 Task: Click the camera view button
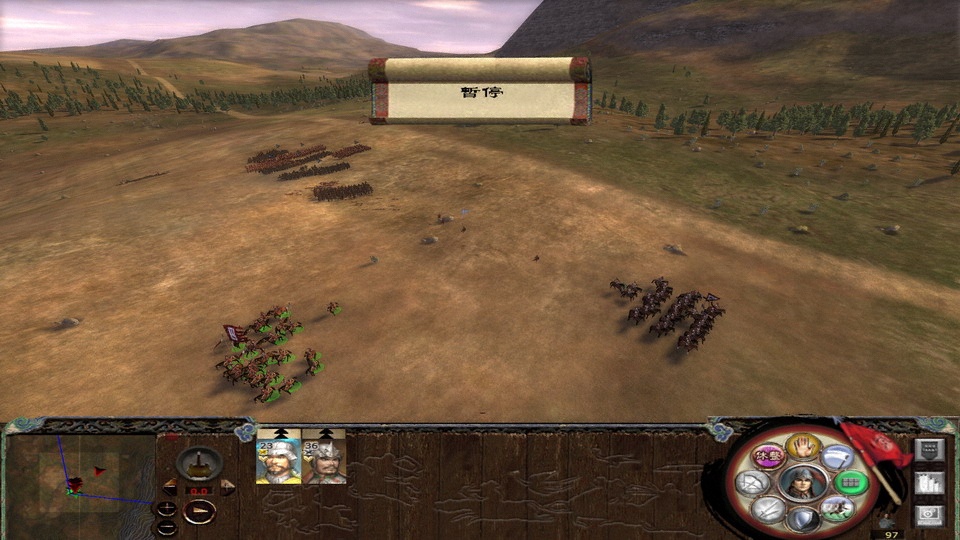pyautogui.click(x=929, y=514)
